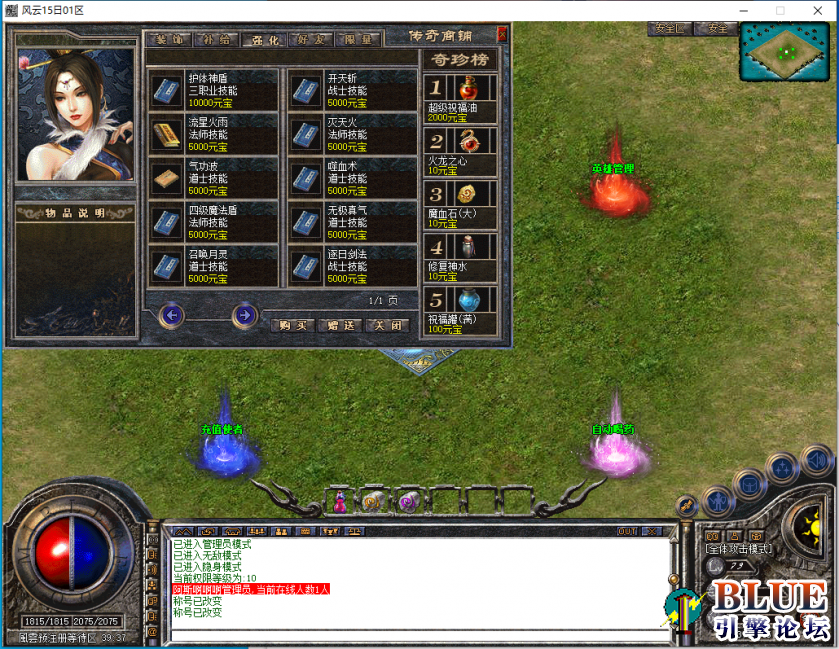Select the 好友 tab
839x649 pixels.
(309, 40)
